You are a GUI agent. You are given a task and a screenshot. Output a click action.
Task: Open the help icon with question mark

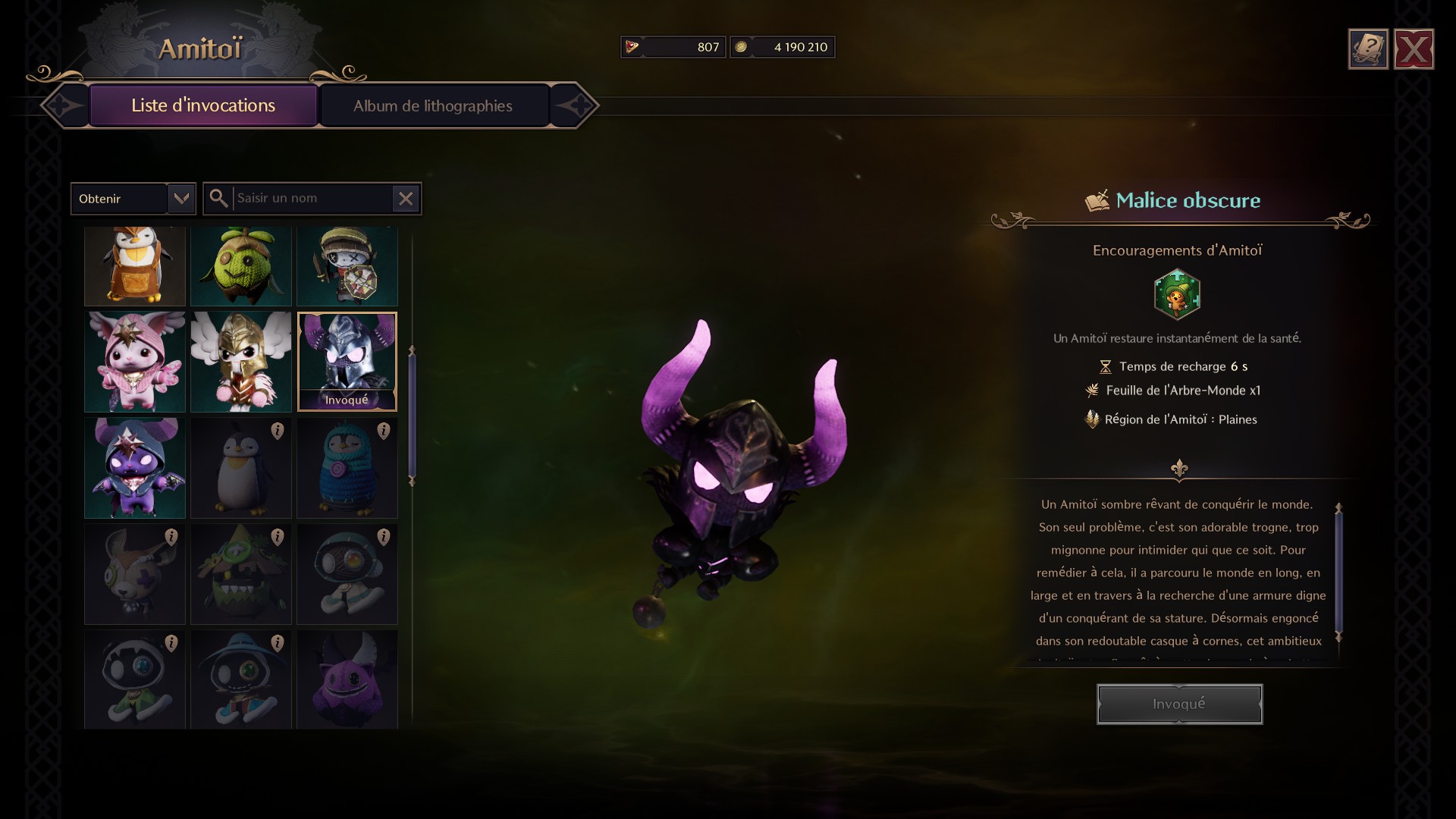(x=1367, y=49)
